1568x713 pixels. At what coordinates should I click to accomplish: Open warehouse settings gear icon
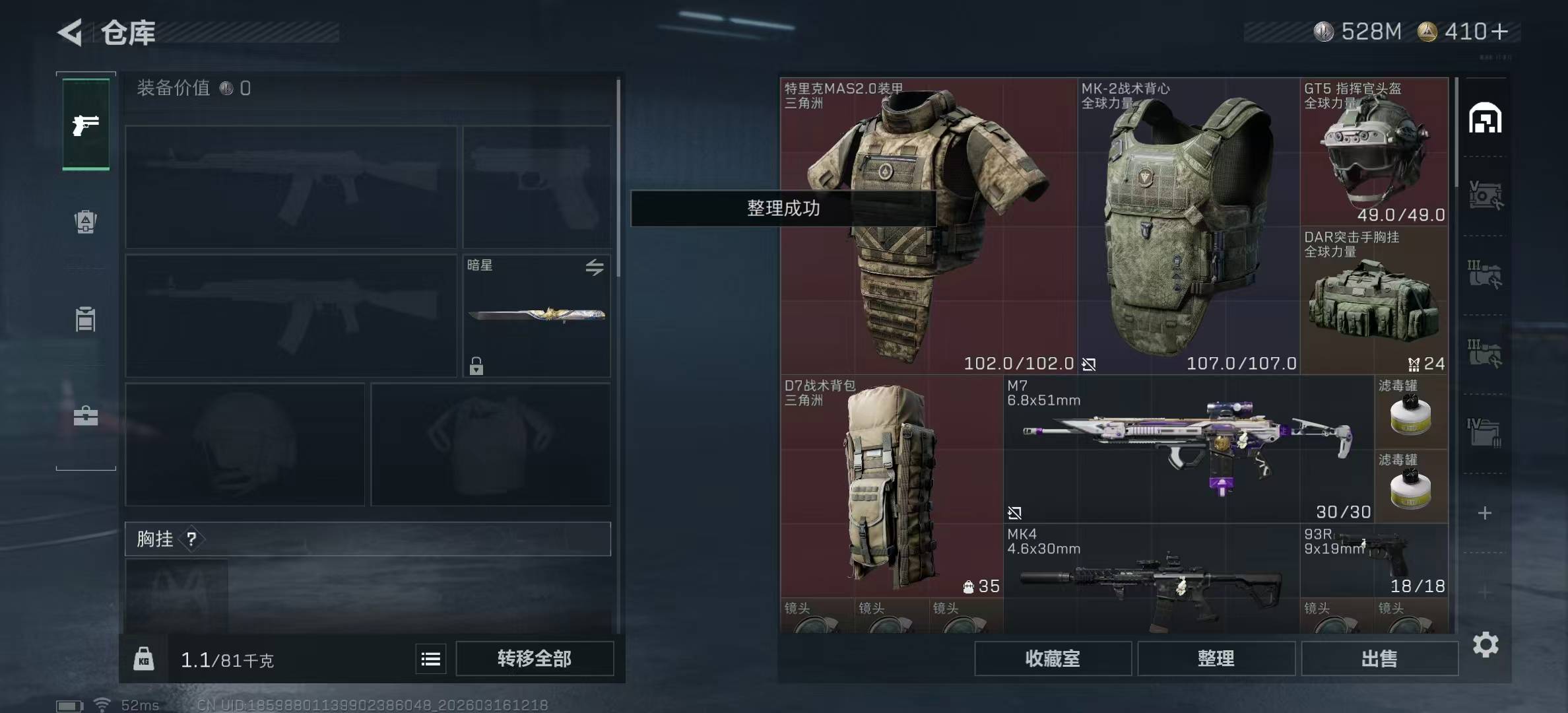point(1486,644)
